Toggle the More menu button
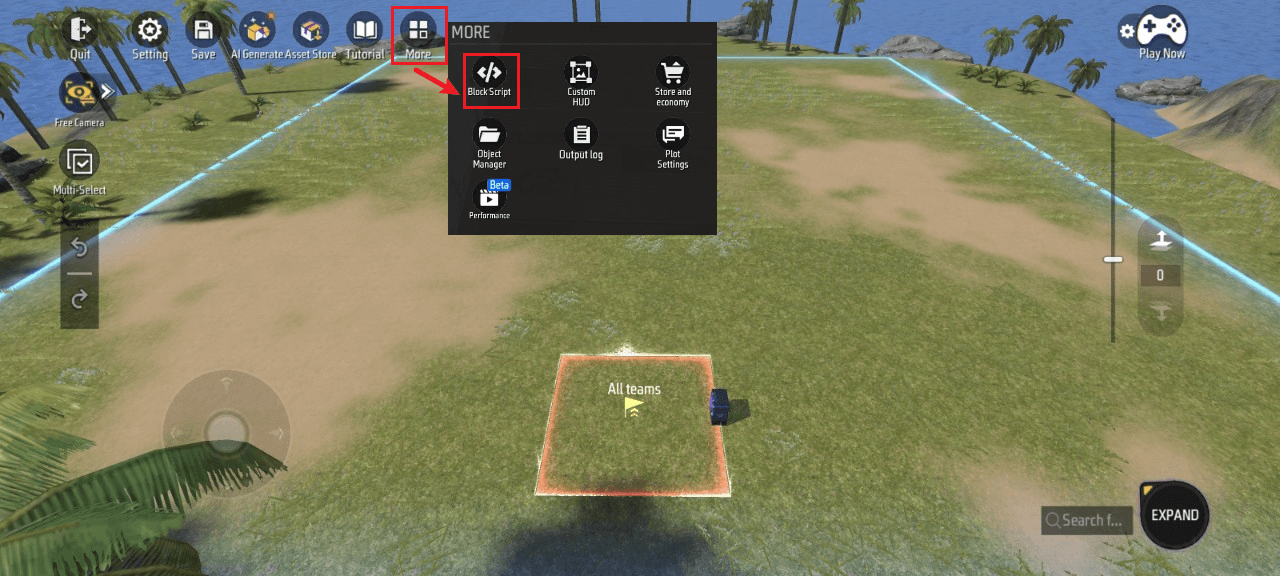Image resolution: width=1280 pixels, height=576 pixels. click(x=418, y=34)
